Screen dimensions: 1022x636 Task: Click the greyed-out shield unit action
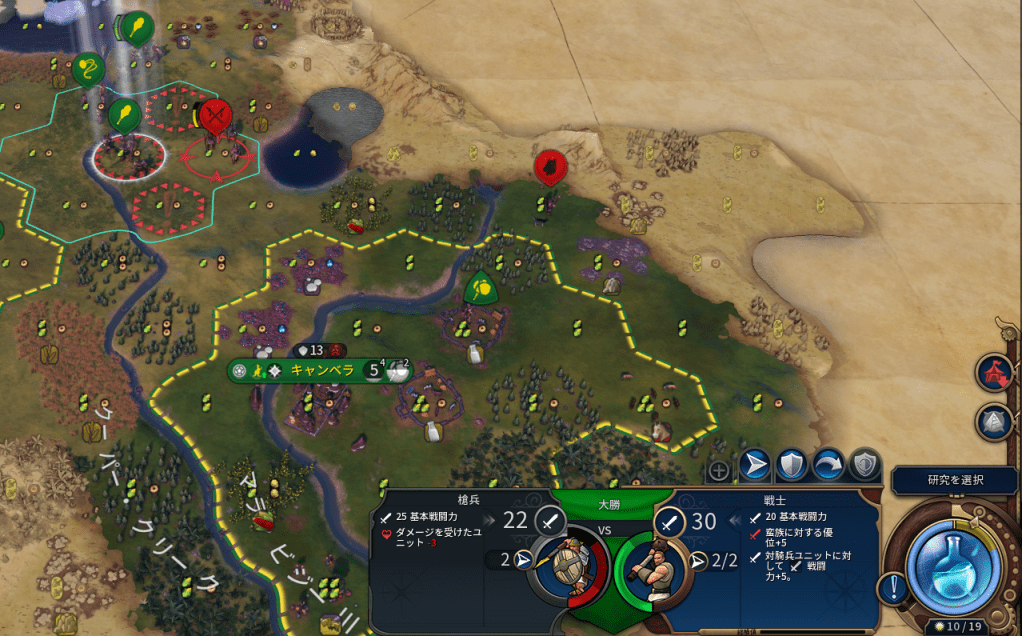pyautogui.click(x=864, y=465)
